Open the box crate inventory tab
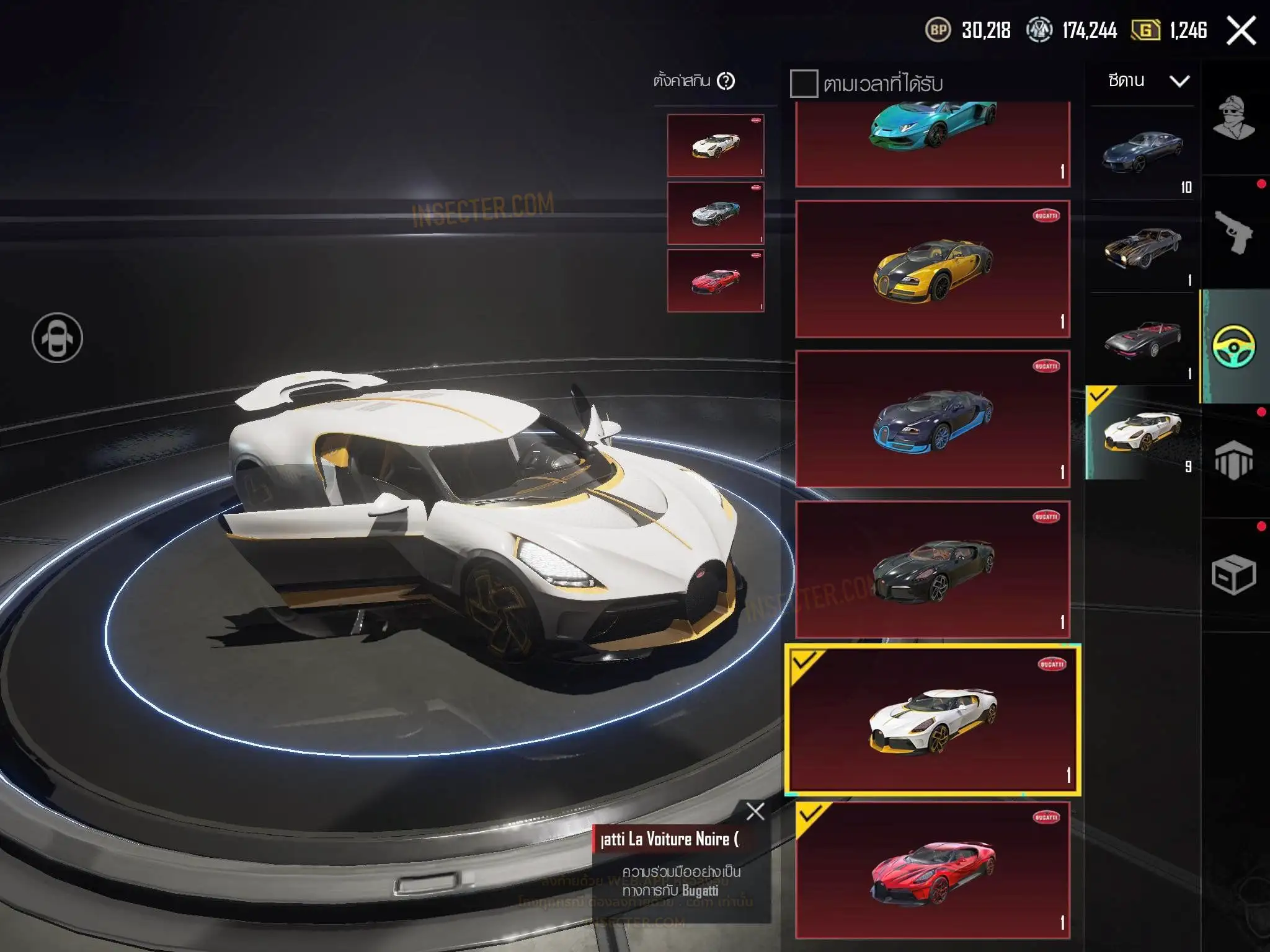Screen dimensions: 1270x952 tap(1233, 575)
